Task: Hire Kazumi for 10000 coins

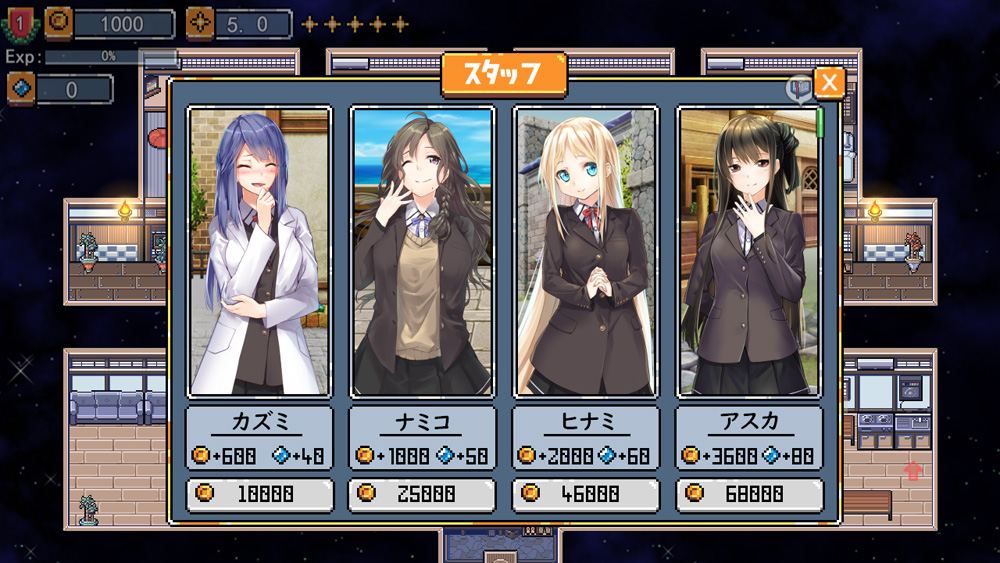Action: point(259,494)
